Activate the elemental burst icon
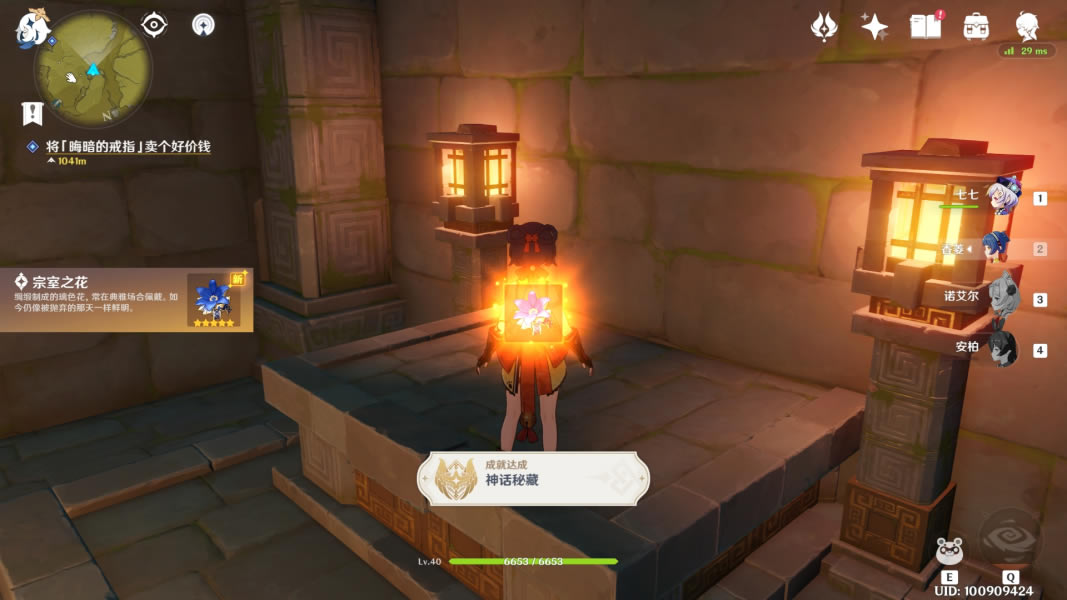The image size is (1067, 600). pyautogui.click(x=1010, y=541)
